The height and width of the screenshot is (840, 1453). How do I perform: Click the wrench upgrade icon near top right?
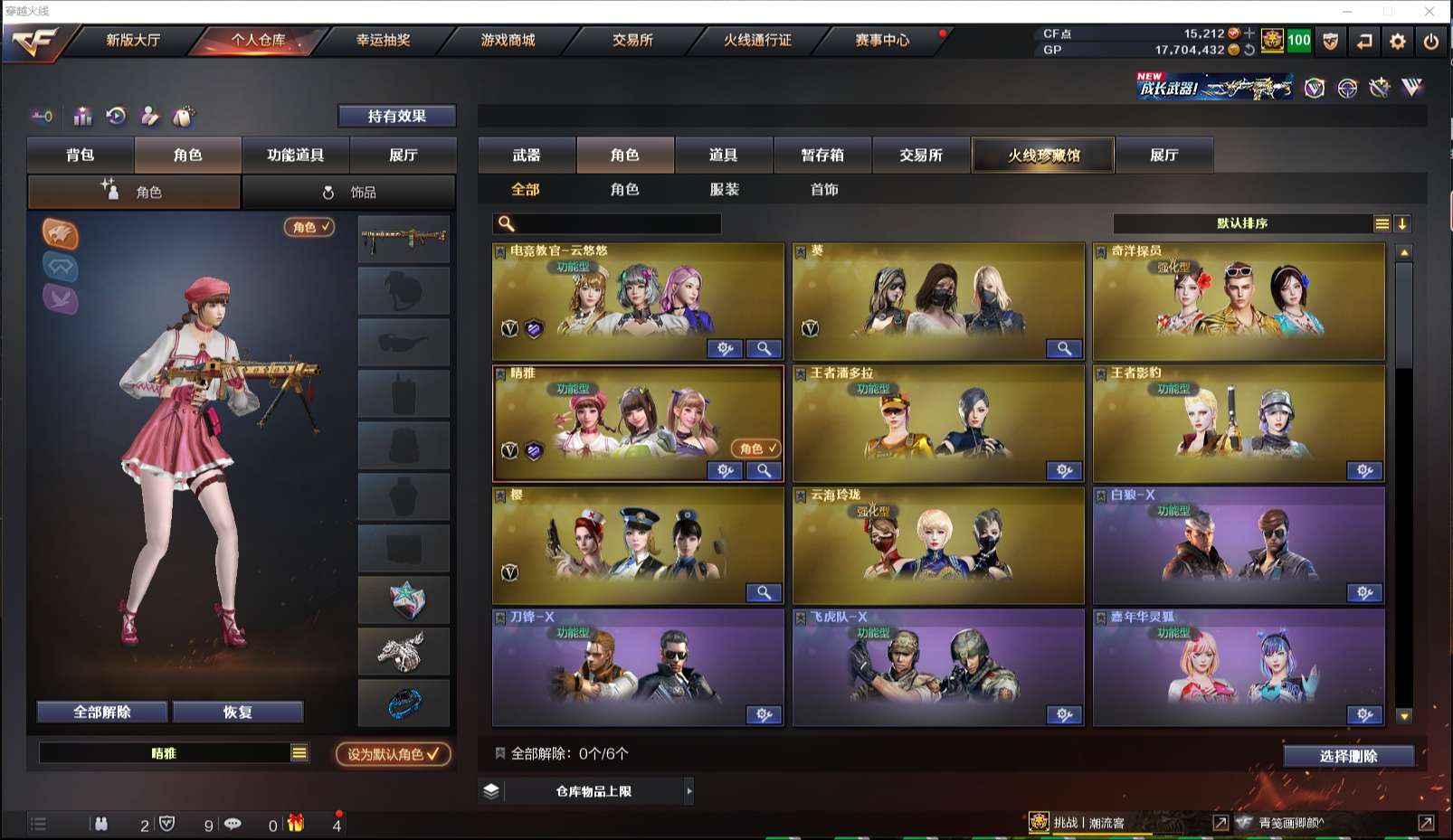1379,89
